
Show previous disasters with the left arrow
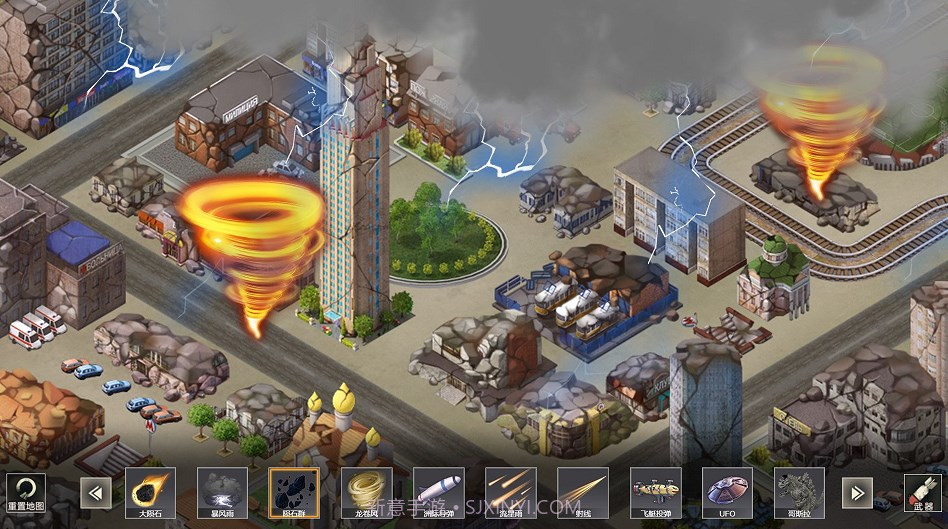(97, 492)
